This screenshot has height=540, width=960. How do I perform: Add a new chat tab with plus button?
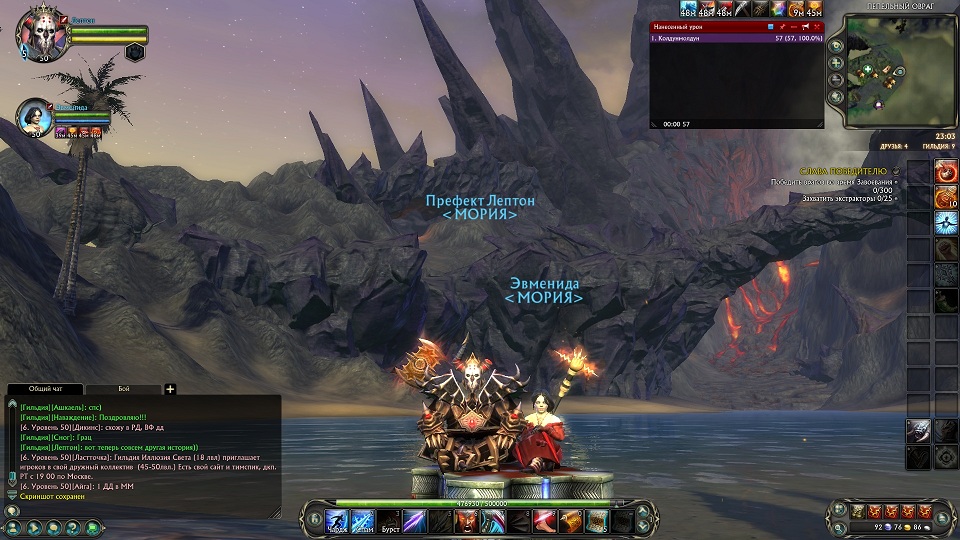coord(170,389)
